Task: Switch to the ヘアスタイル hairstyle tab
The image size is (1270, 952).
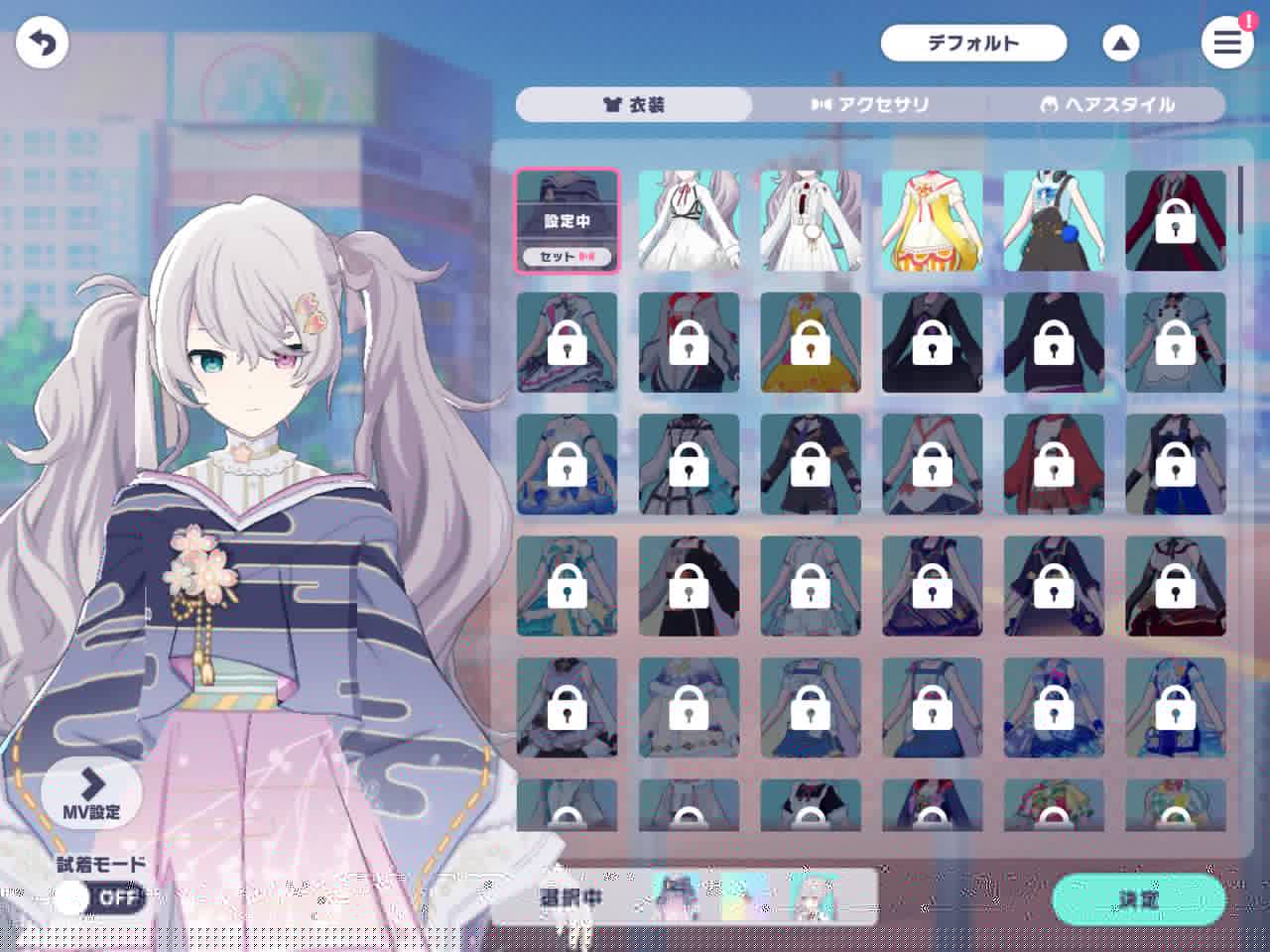Action: pos(1107,105)
